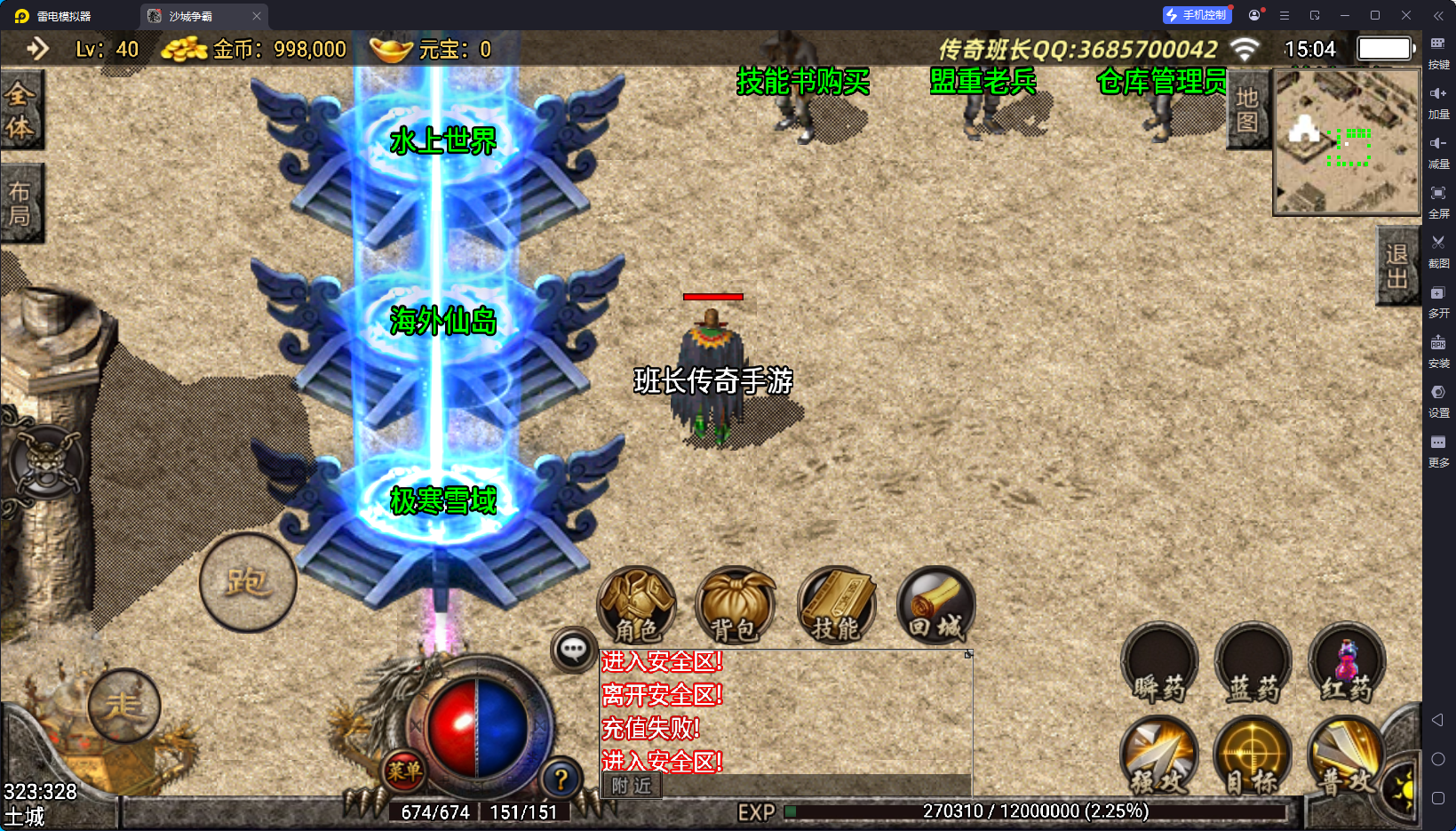Open the 布局 layout button
The height and width of the screenshot is (831, 1456).
(x=20, y=204)
